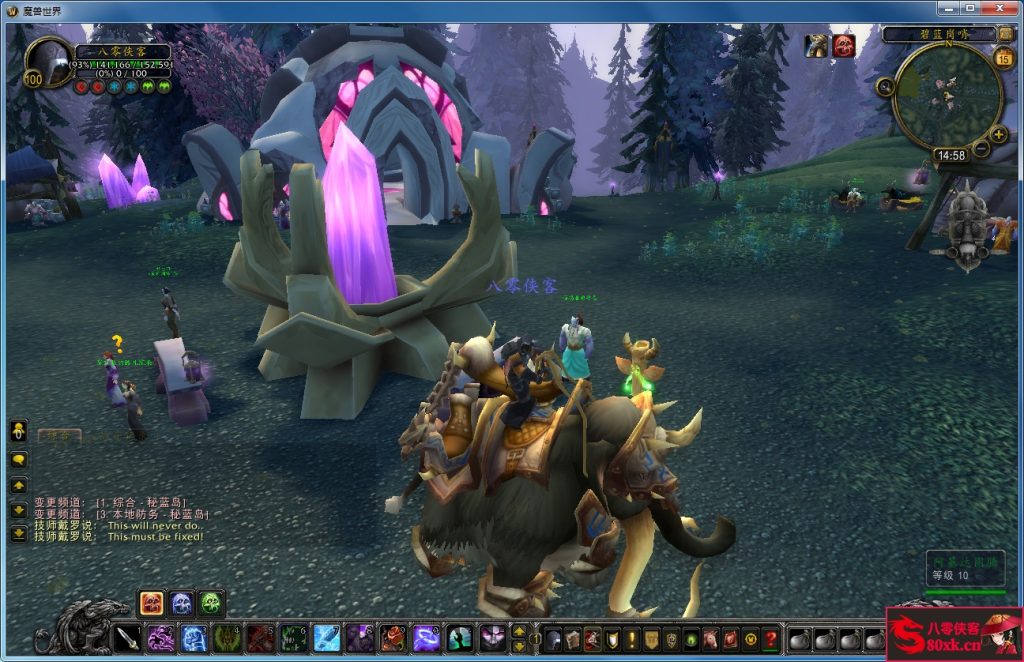Open the spellbook micro button
Image resolution: width=1024 pixels, height=662 pixels.
tap(574, 638)
